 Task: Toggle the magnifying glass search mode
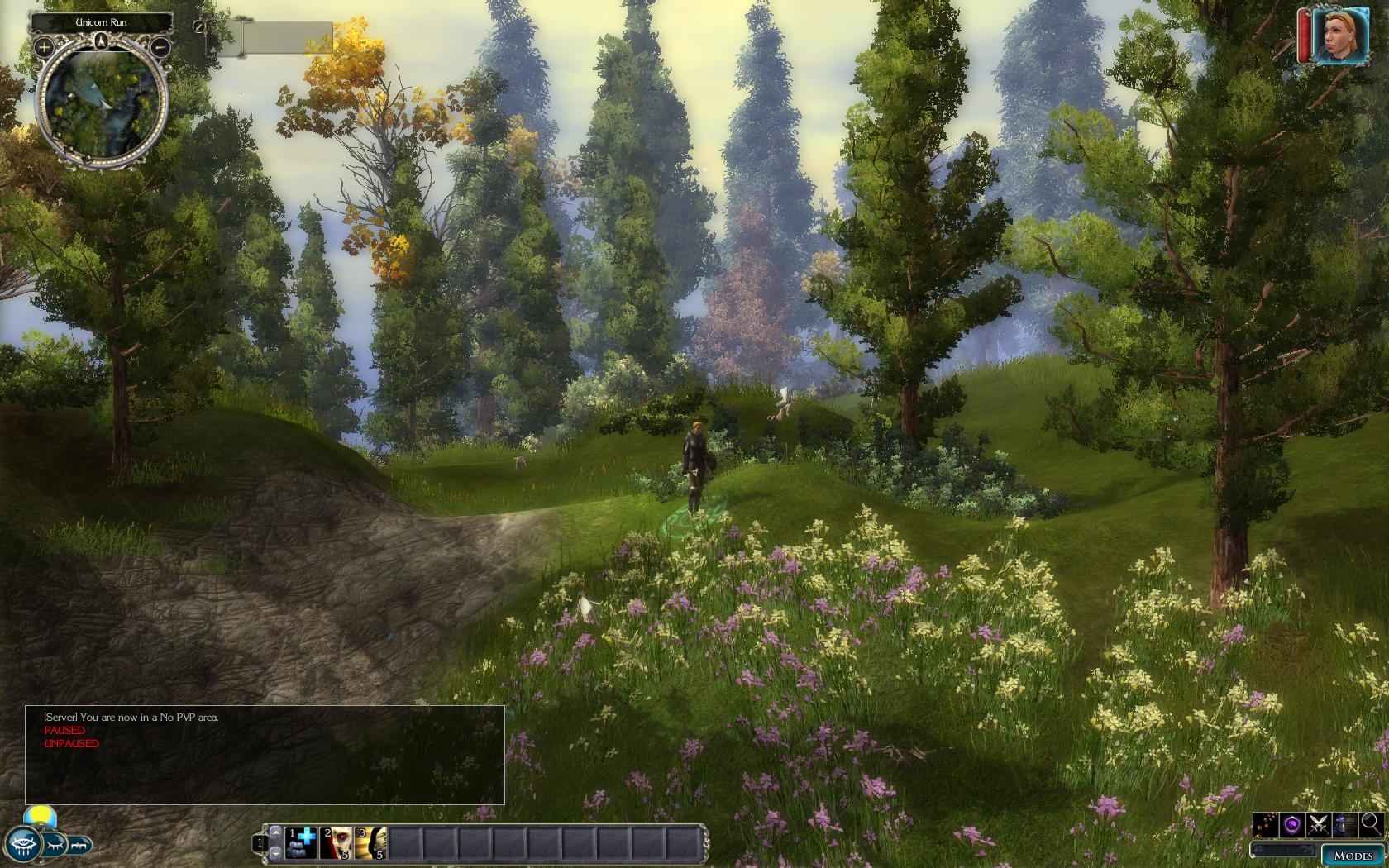pyautogui.click(x=1371, y=824)
